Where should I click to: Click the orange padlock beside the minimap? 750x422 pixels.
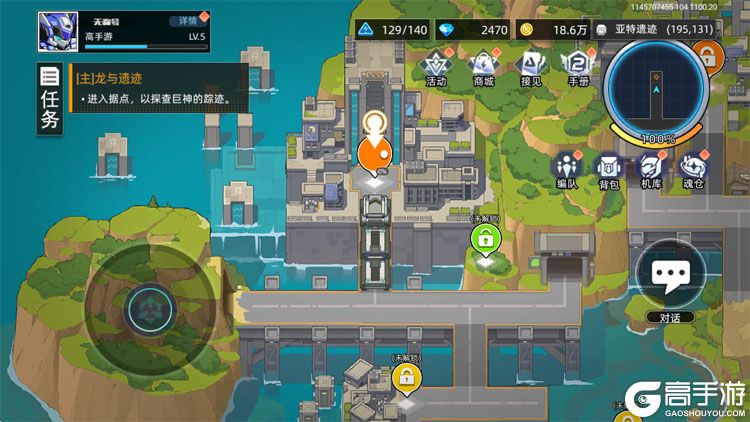pyautogui.click(x=708, y=55)
